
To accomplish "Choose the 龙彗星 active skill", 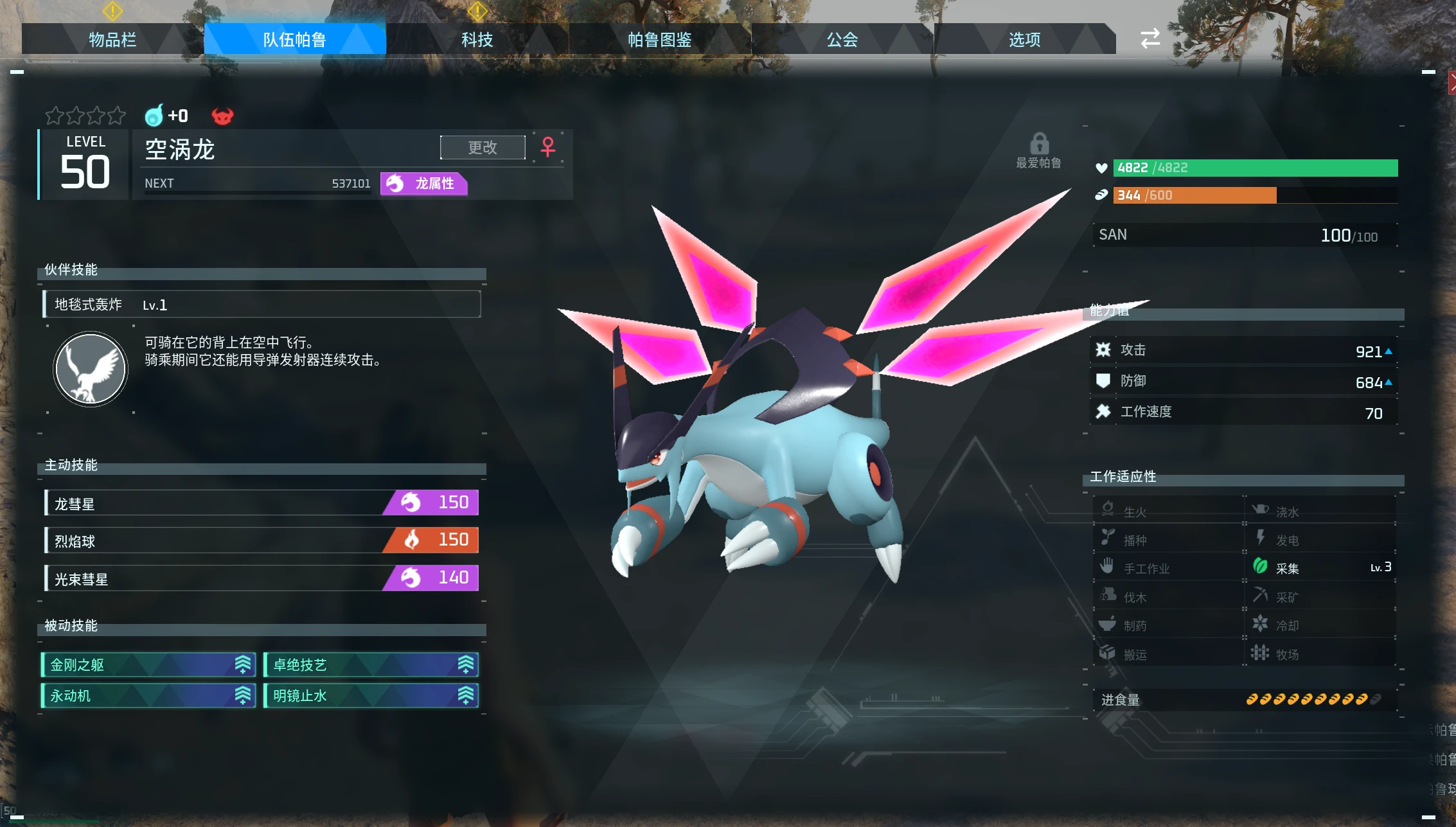I will pos(262,503).
